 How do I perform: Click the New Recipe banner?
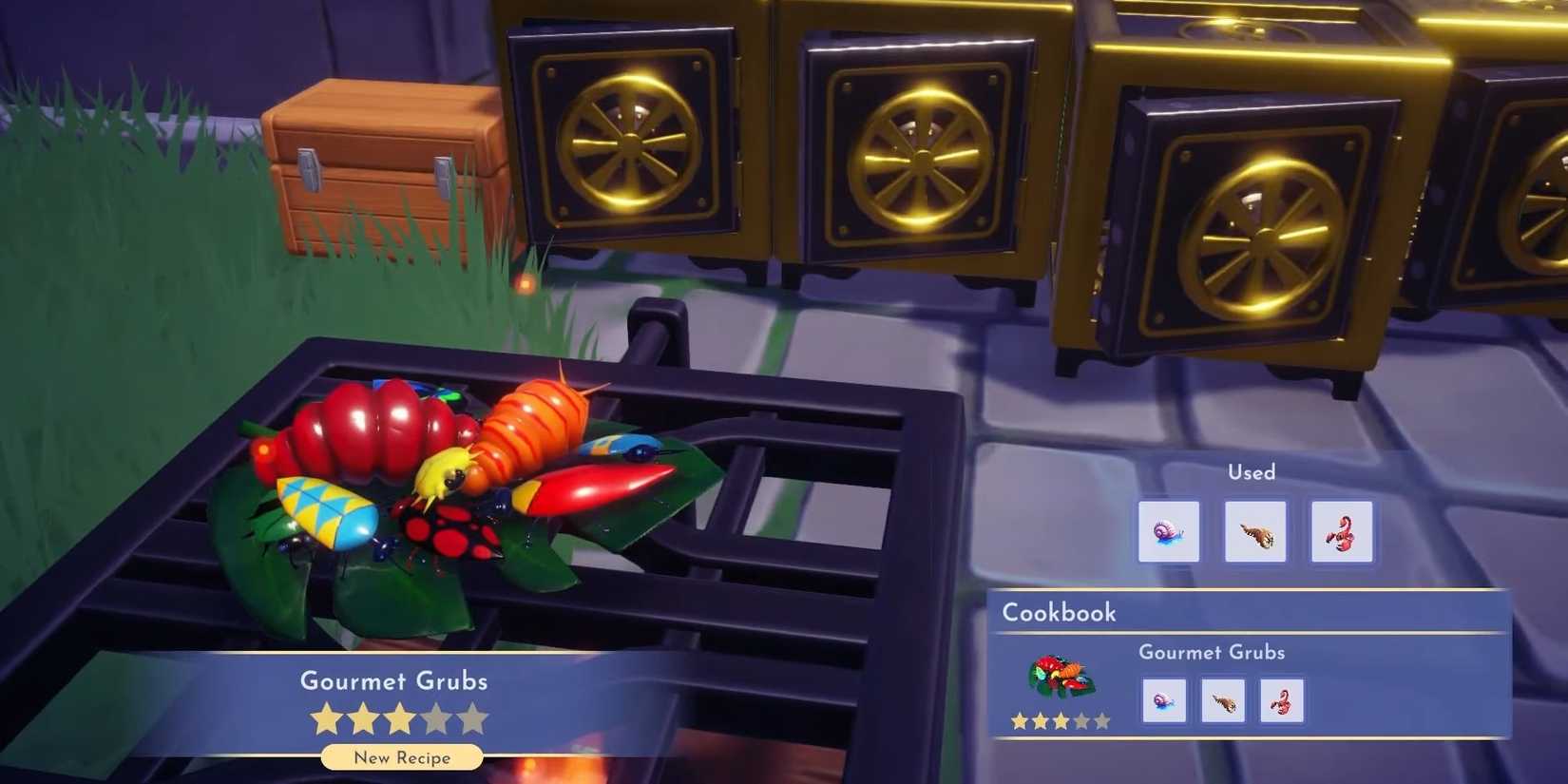[x=401, y=757]
